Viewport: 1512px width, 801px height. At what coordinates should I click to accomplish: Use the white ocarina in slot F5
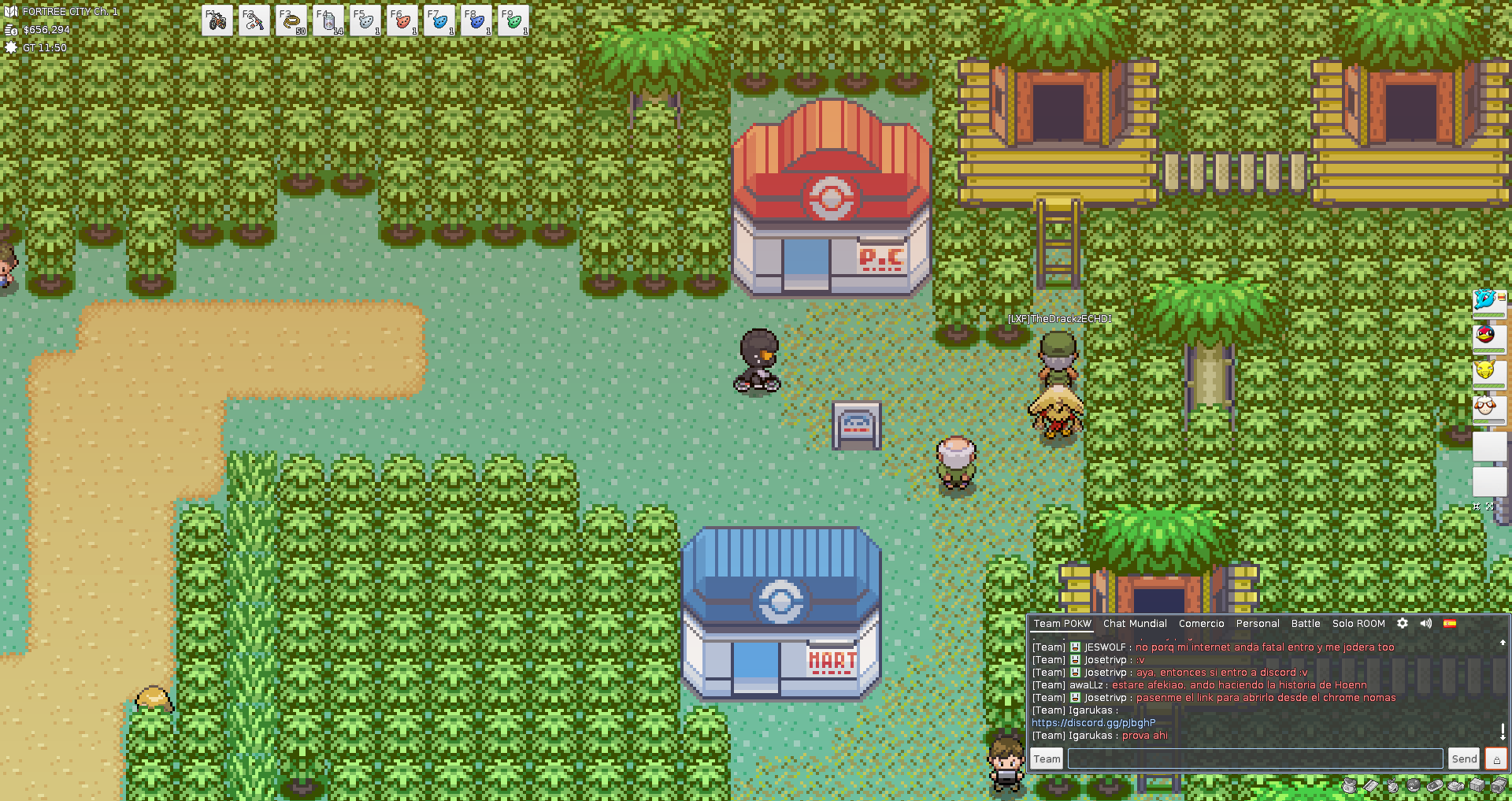(x=365, y=21)
